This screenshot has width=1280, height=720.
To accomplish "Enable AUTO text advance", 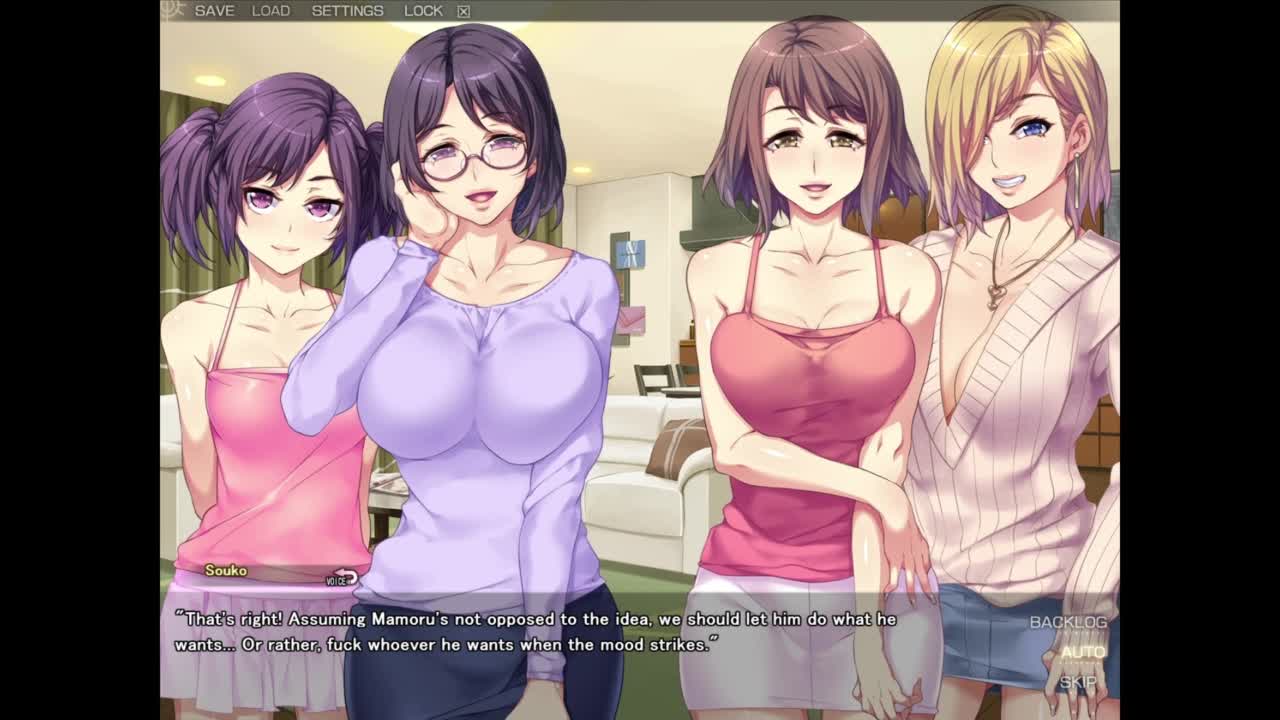I will click(1082, 652).
